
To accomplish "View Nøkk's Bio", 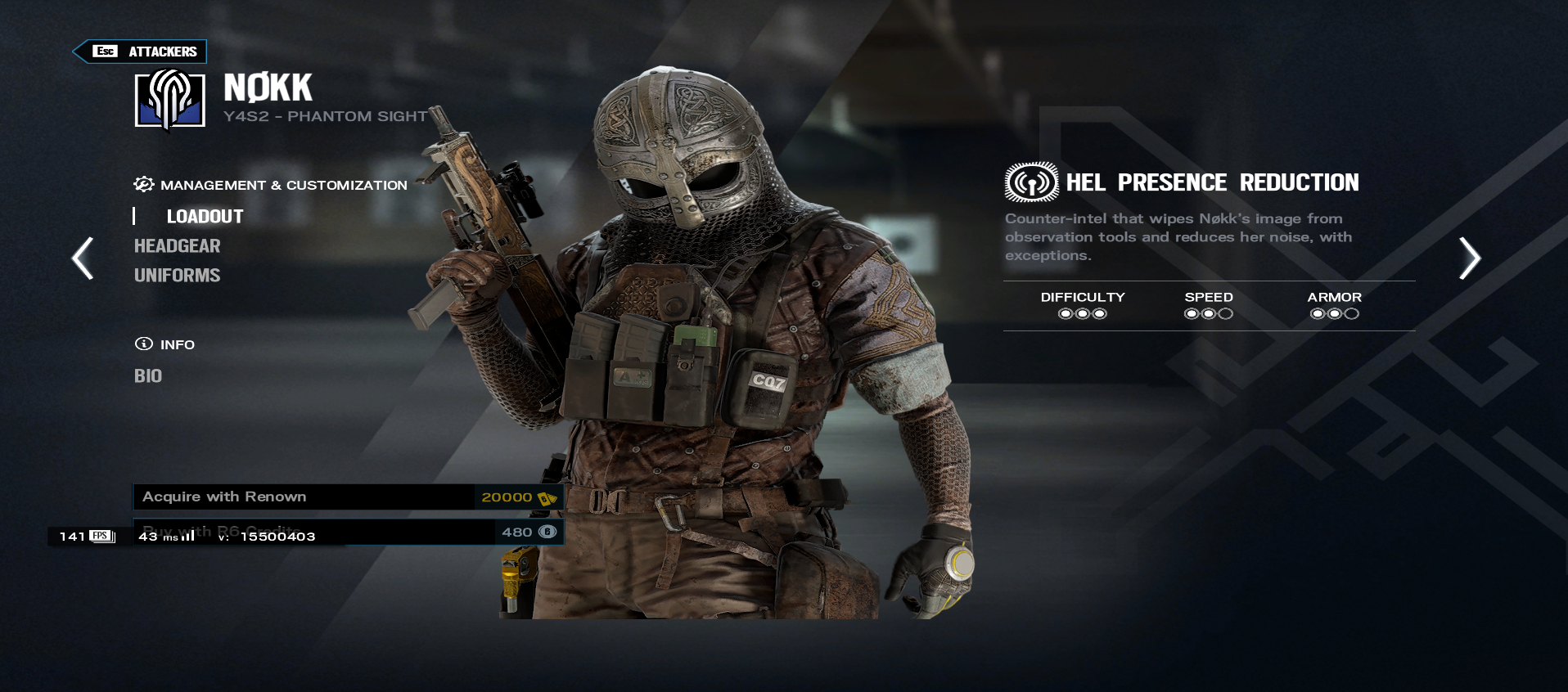I will pos(148,376).
